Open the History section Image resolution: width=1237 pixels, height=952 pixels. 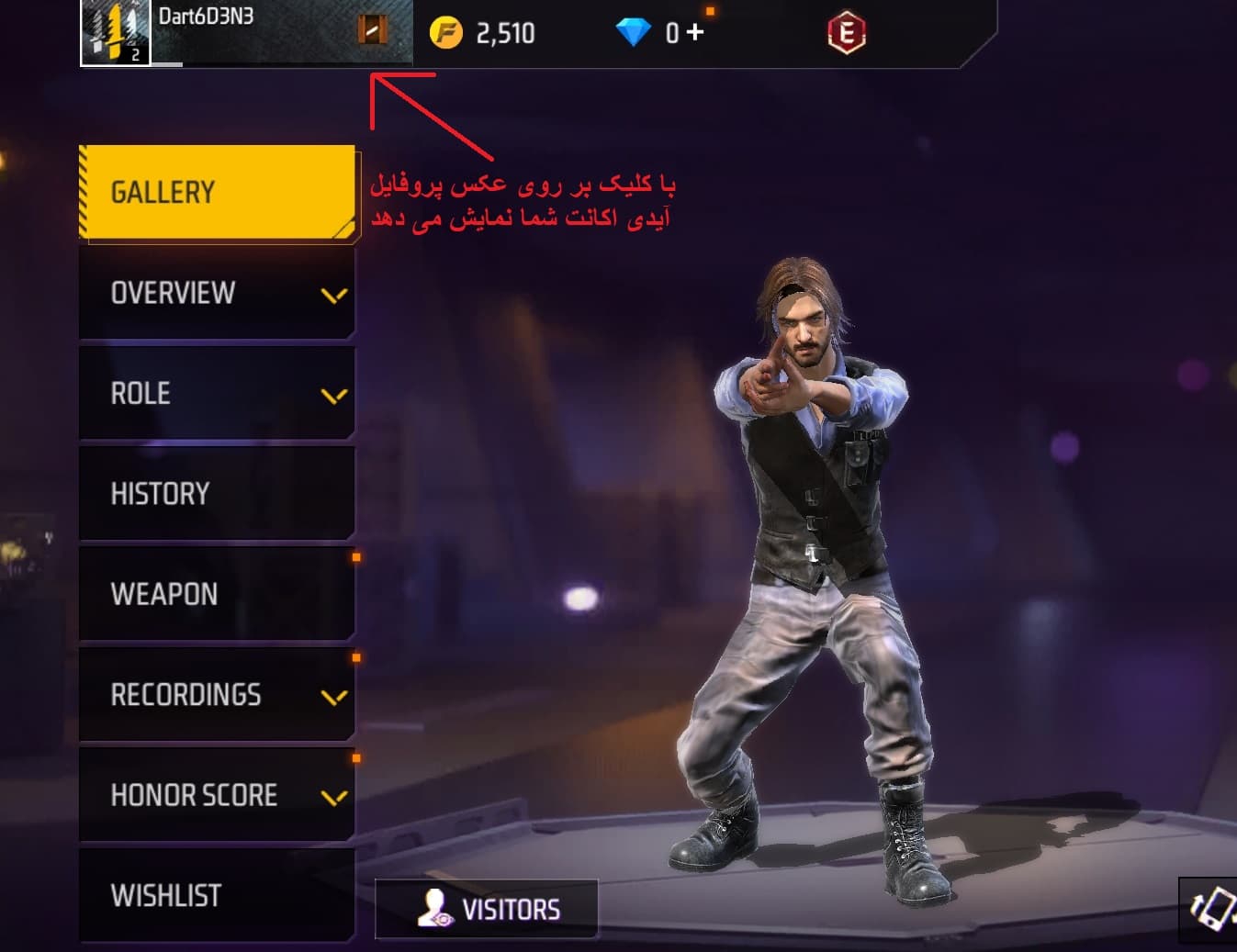tap(218, 494)
